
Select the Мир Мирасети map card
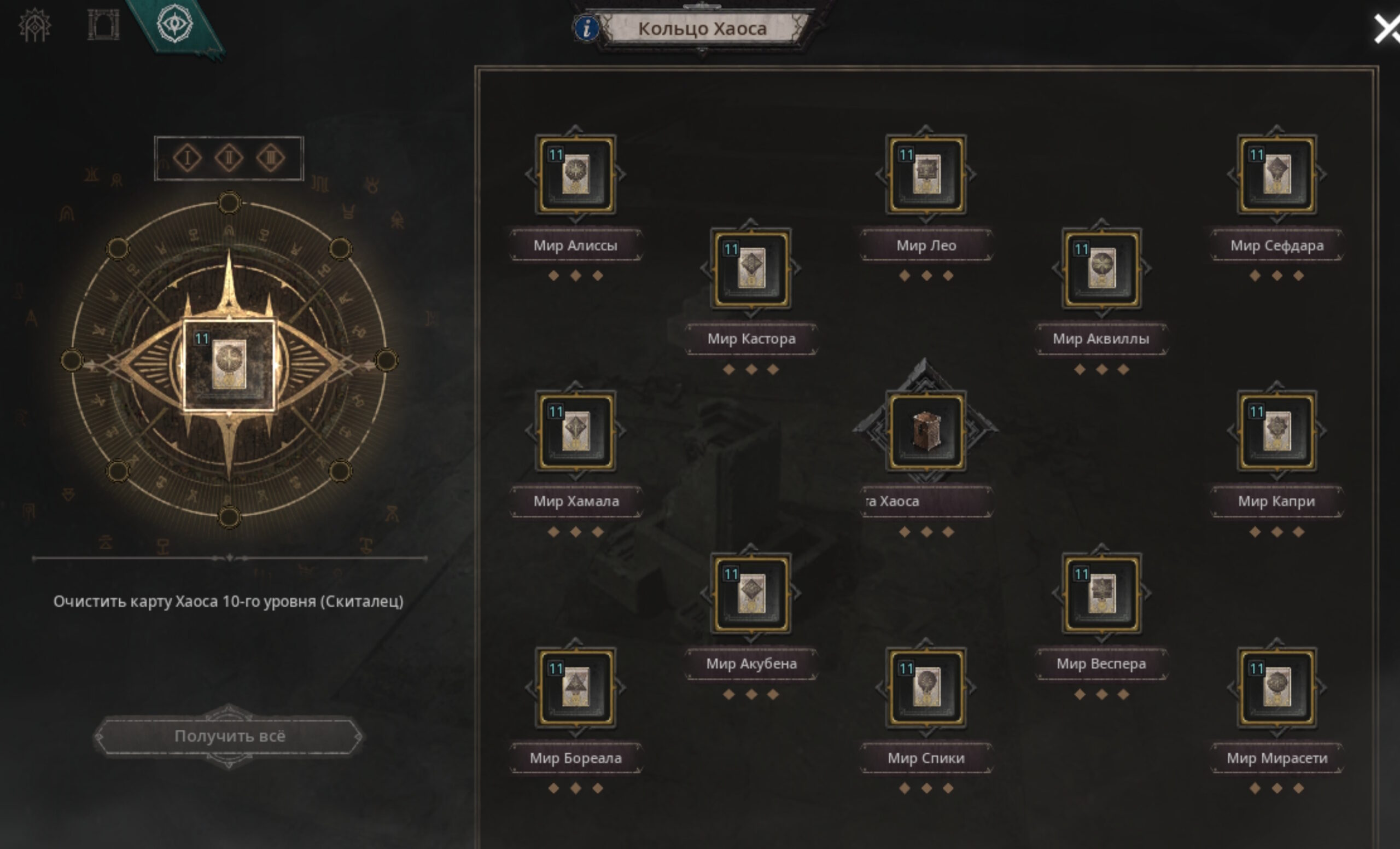coord(1276,687)
